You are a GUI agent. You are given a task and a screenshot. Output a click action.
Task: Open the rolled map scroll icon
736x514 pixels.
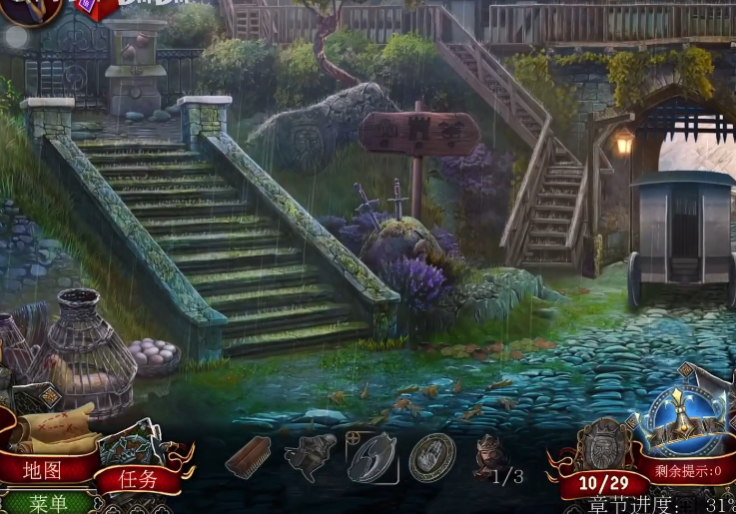coord(52,428)
